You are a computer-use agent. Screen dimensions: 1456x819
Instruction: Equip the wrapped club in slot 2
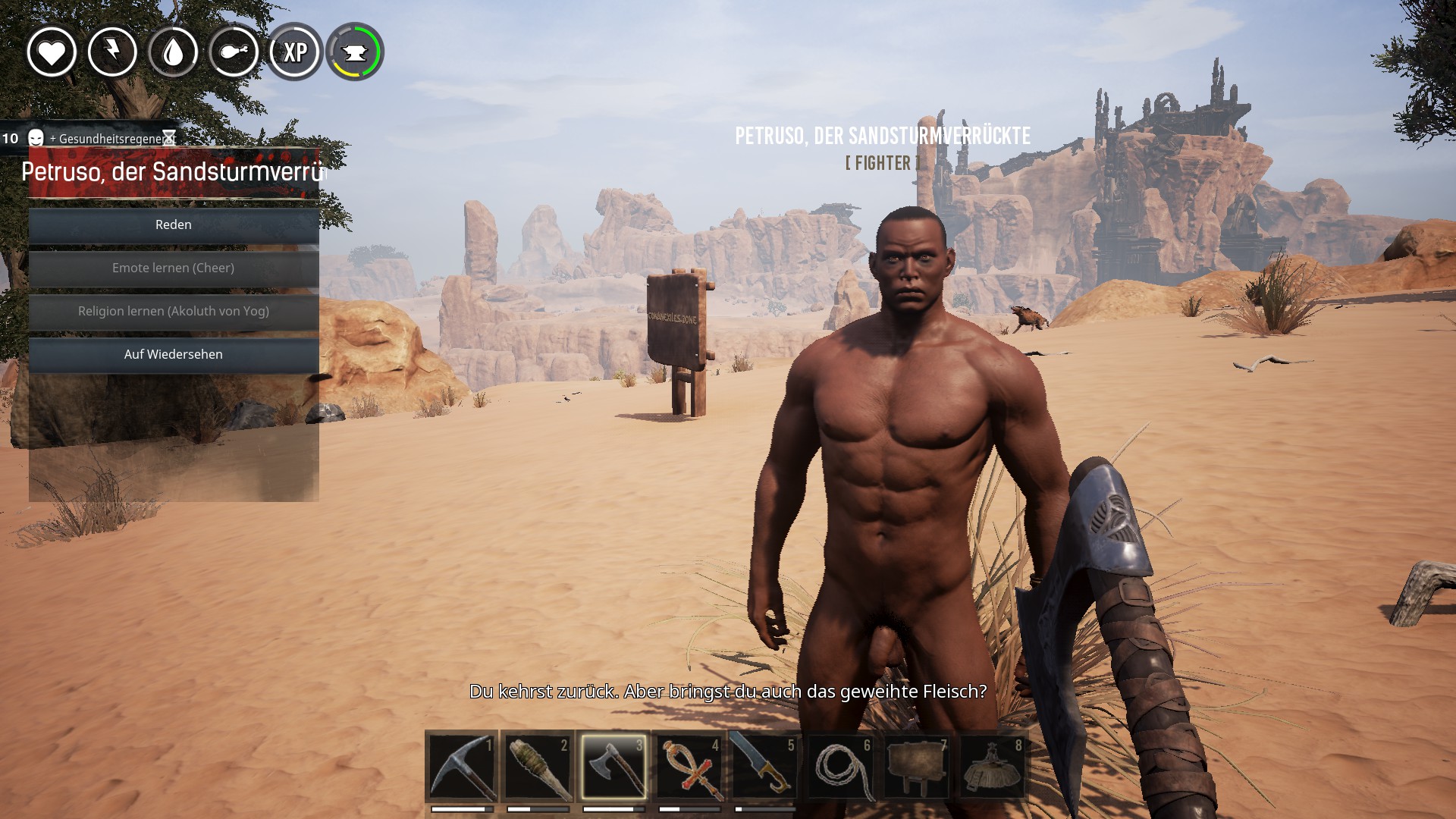pyautogui.click(x=538, y=767)
